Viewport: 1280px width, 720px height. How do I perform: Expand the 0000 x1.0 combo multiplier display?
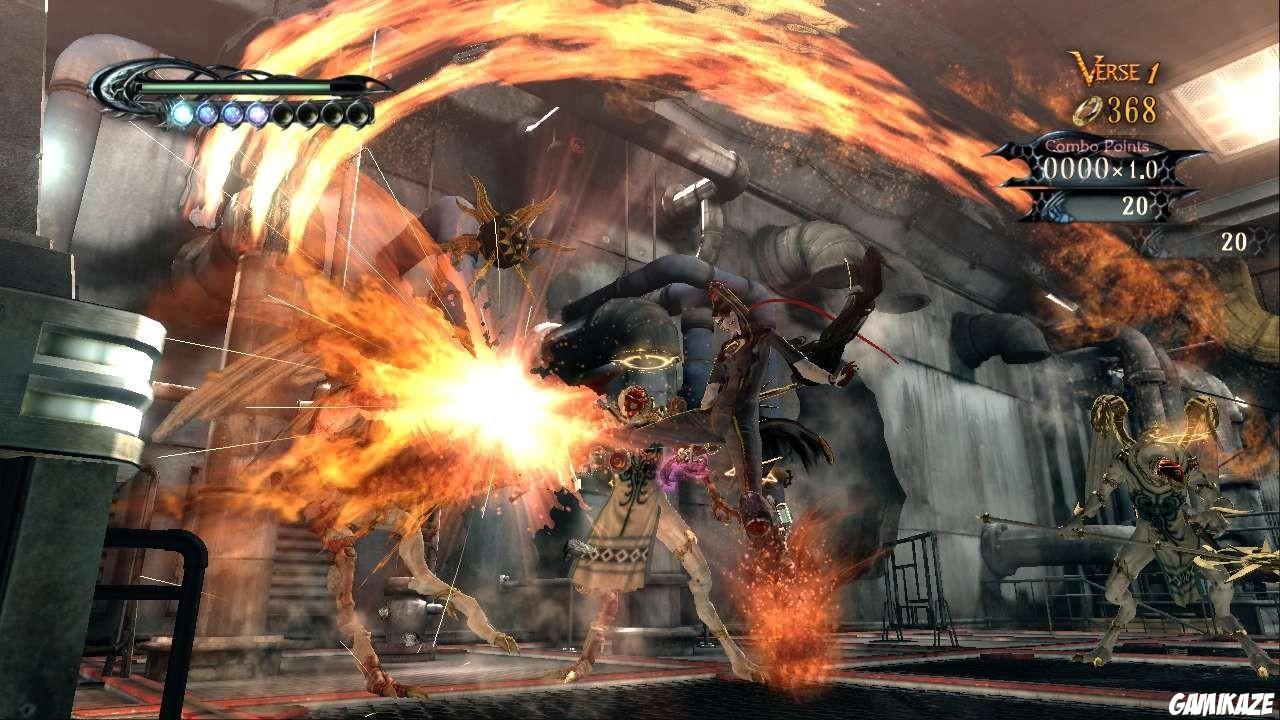(x=1100, y=167)
